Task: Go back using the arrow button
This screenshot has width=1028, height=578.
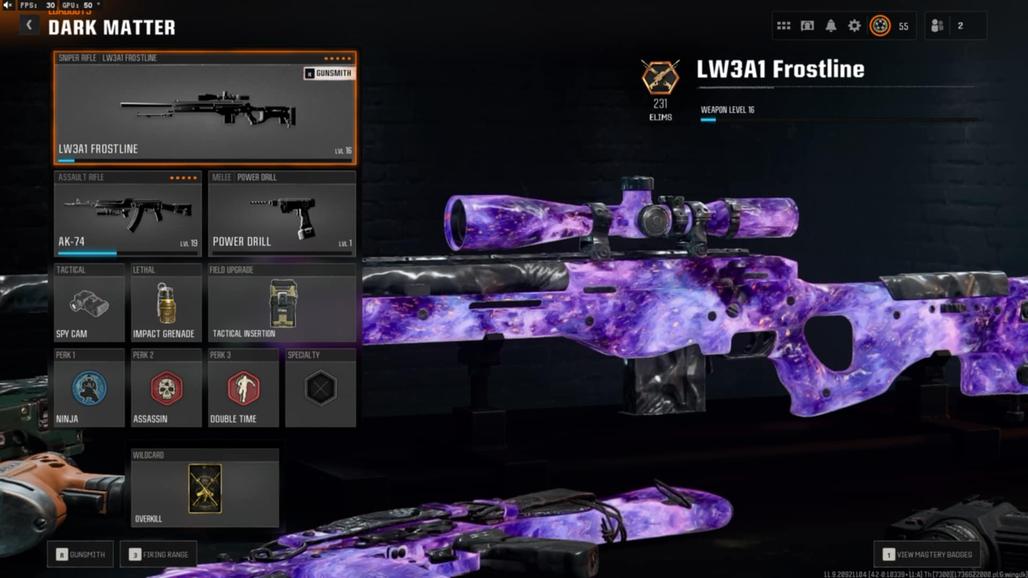Action: point(29,25)
